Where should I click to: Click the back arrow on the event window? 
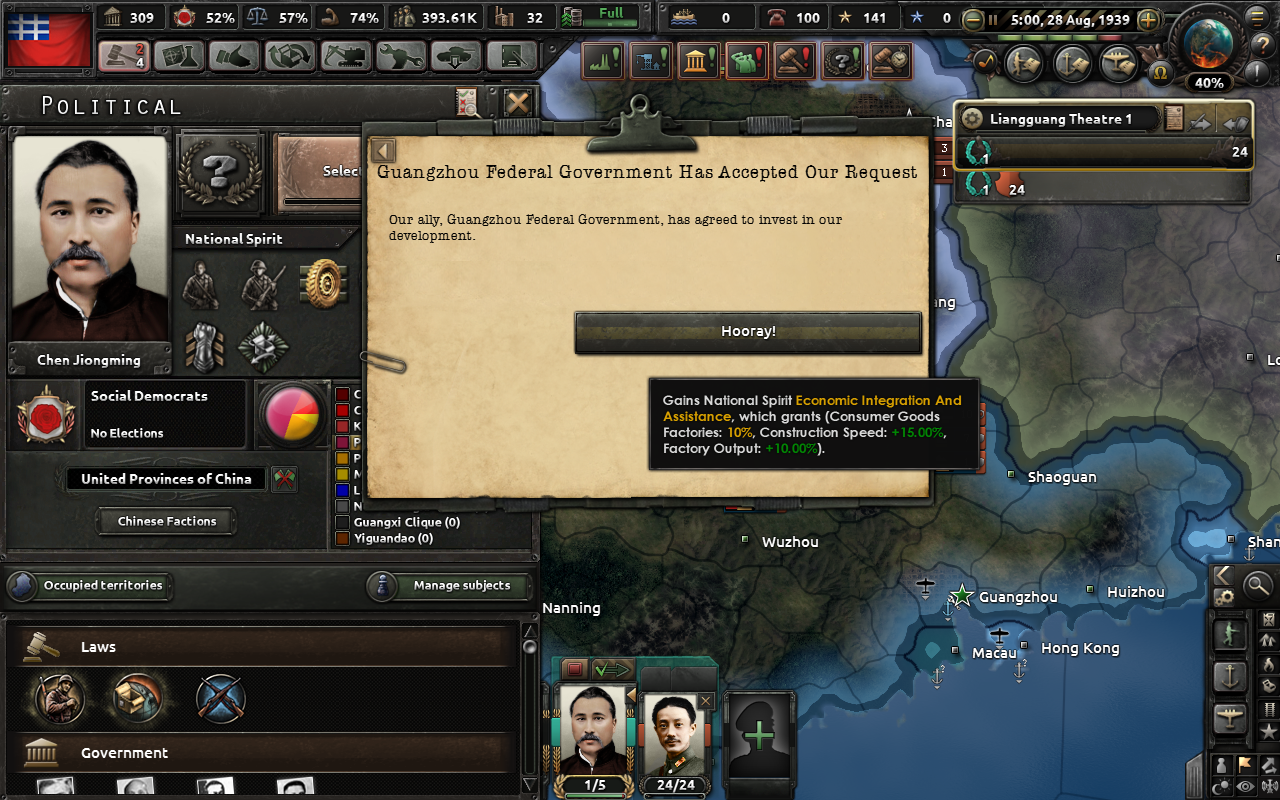pyautogui.click(x=382, y=150)
